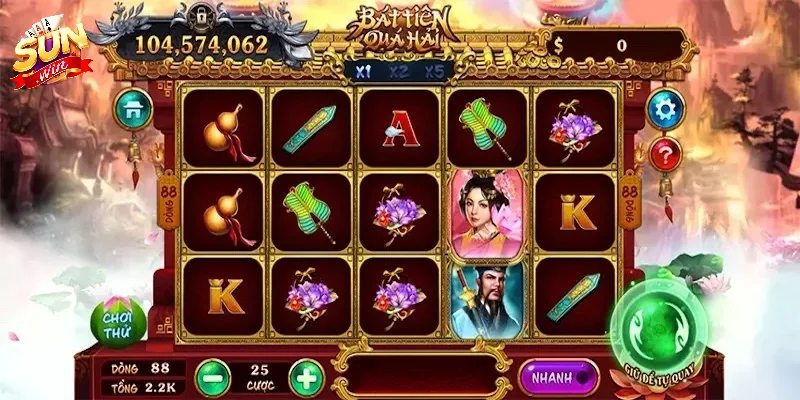Decrease the bet with the minus button
800x400 pixels.
212,378
